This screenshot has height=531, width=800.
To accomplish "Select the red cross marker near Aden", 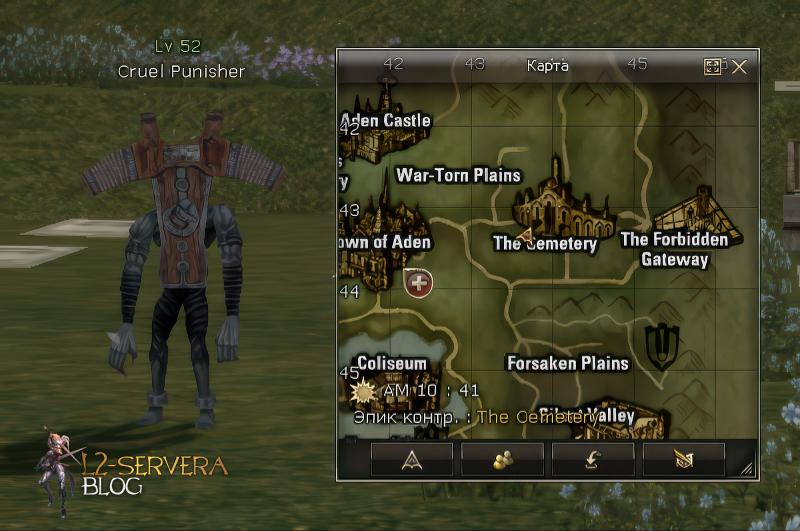I will point(418,282).
